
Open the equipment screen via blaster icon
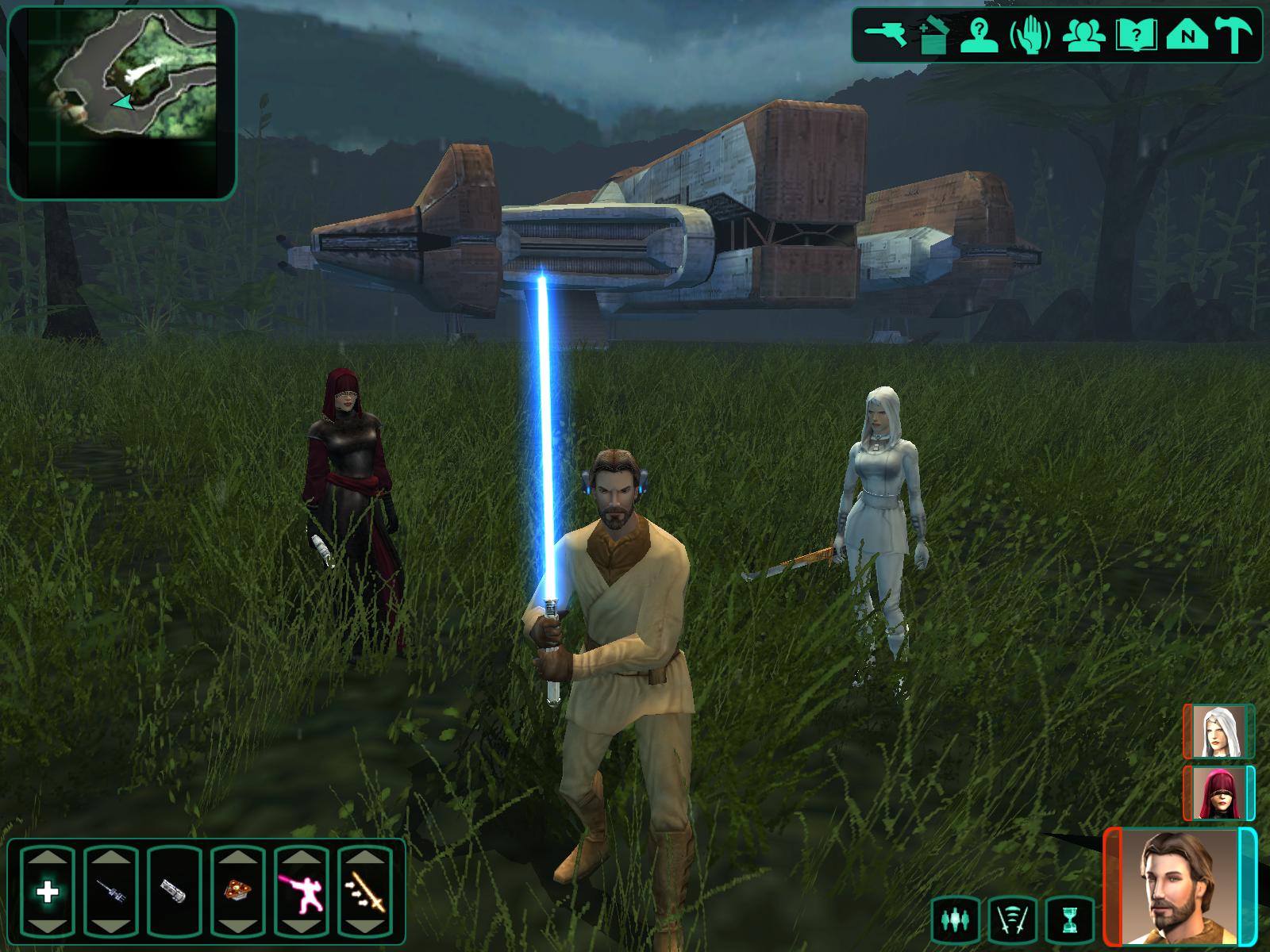[886, 34]
